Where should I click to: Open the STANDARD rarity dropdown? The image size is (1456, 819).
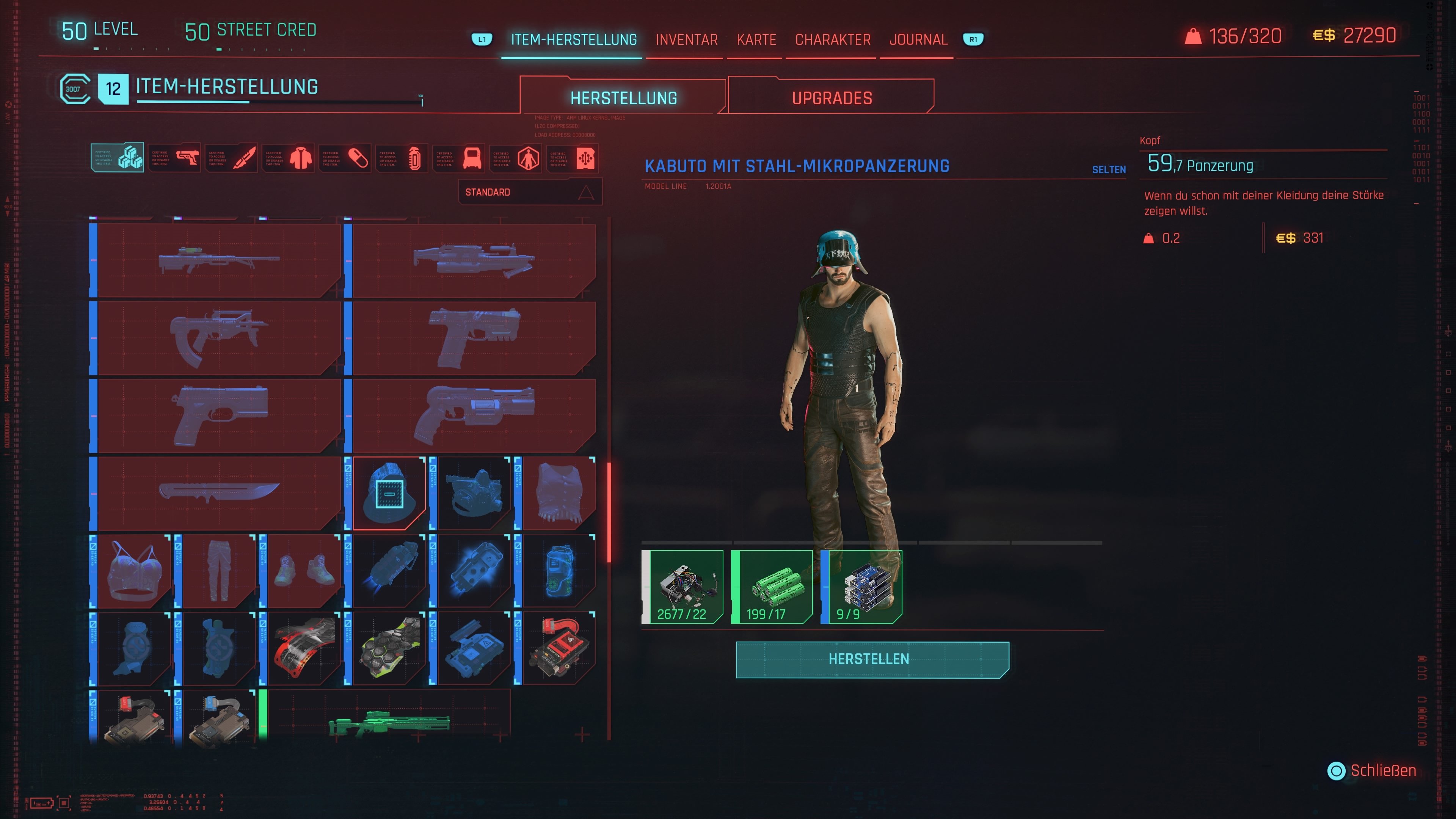pos(530,191)
